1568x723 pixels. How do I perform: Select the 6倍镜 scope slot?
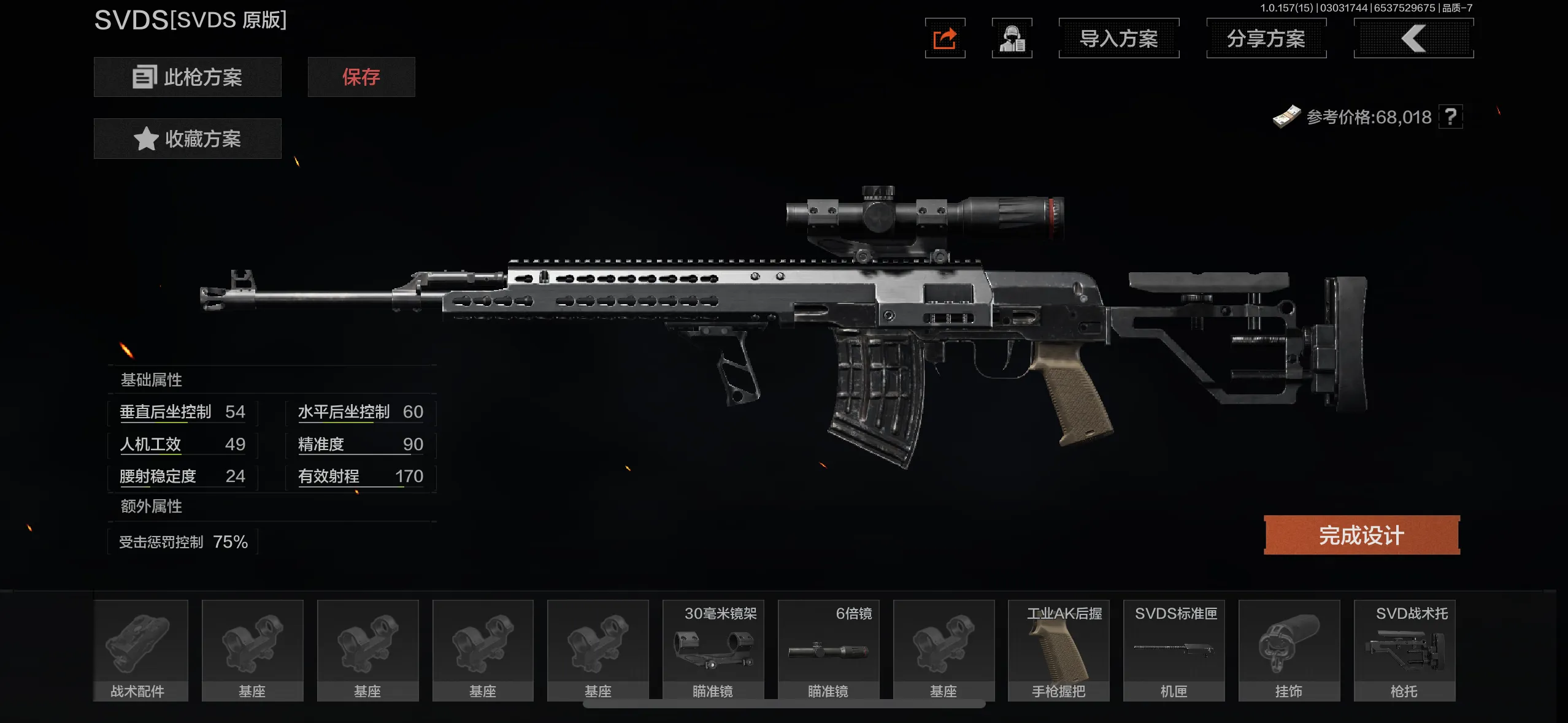pos(828,650)
